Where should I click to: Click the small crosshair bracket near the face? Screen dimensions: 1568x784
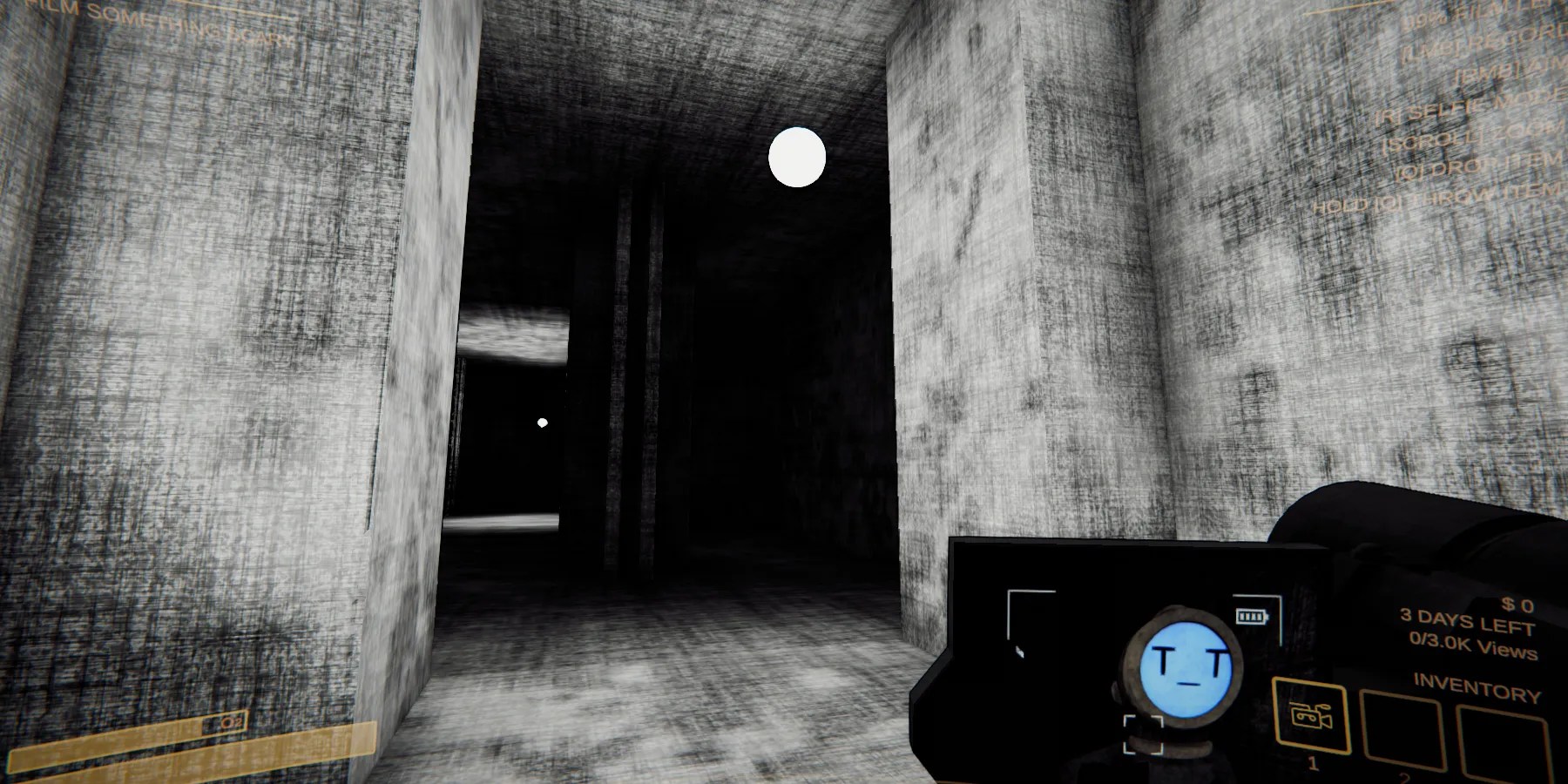point(1143,734)
